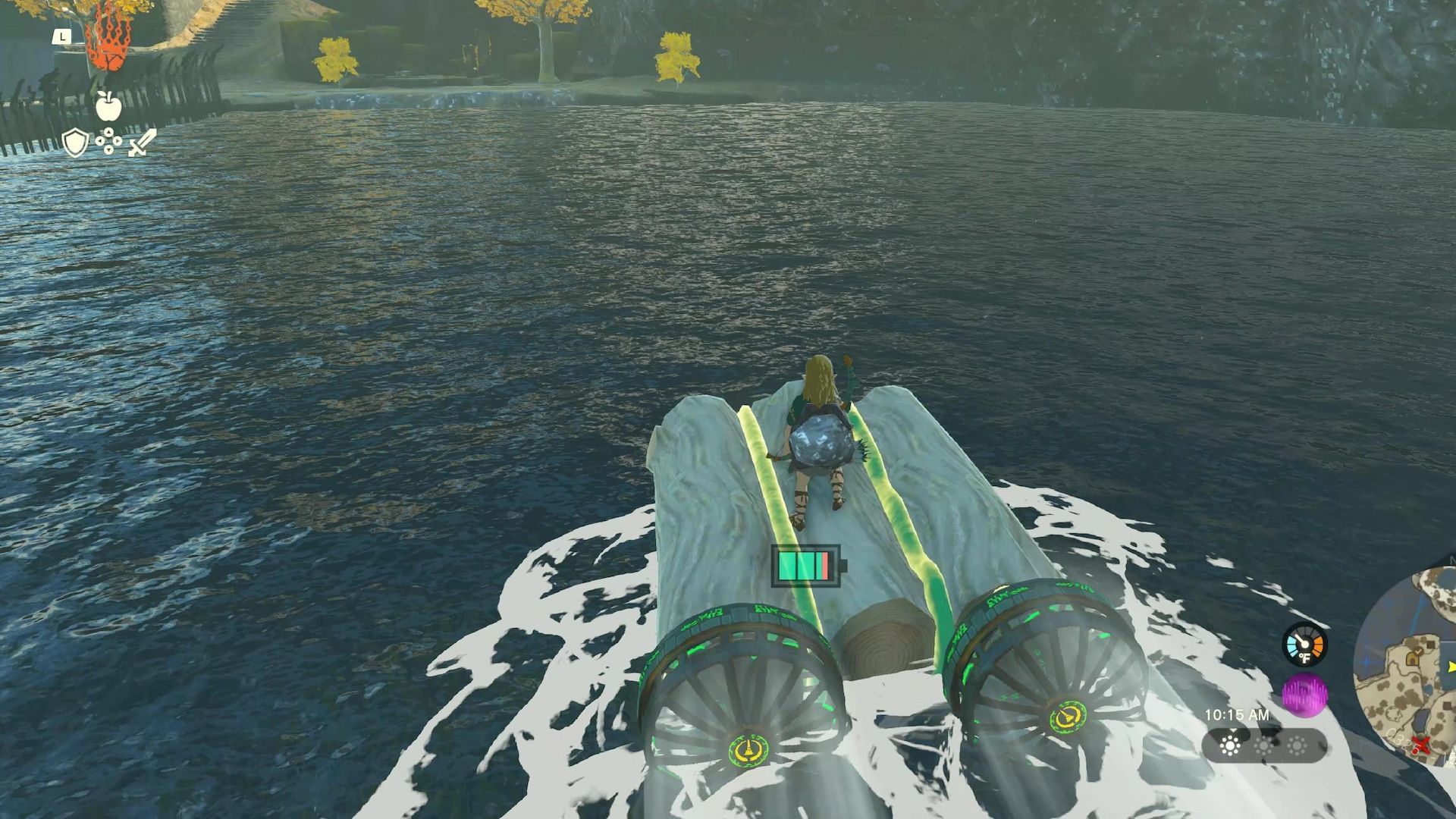The image size is (1456, 819).
Task: Click the red X marker on minimap
Action: tap(1421, 744)
